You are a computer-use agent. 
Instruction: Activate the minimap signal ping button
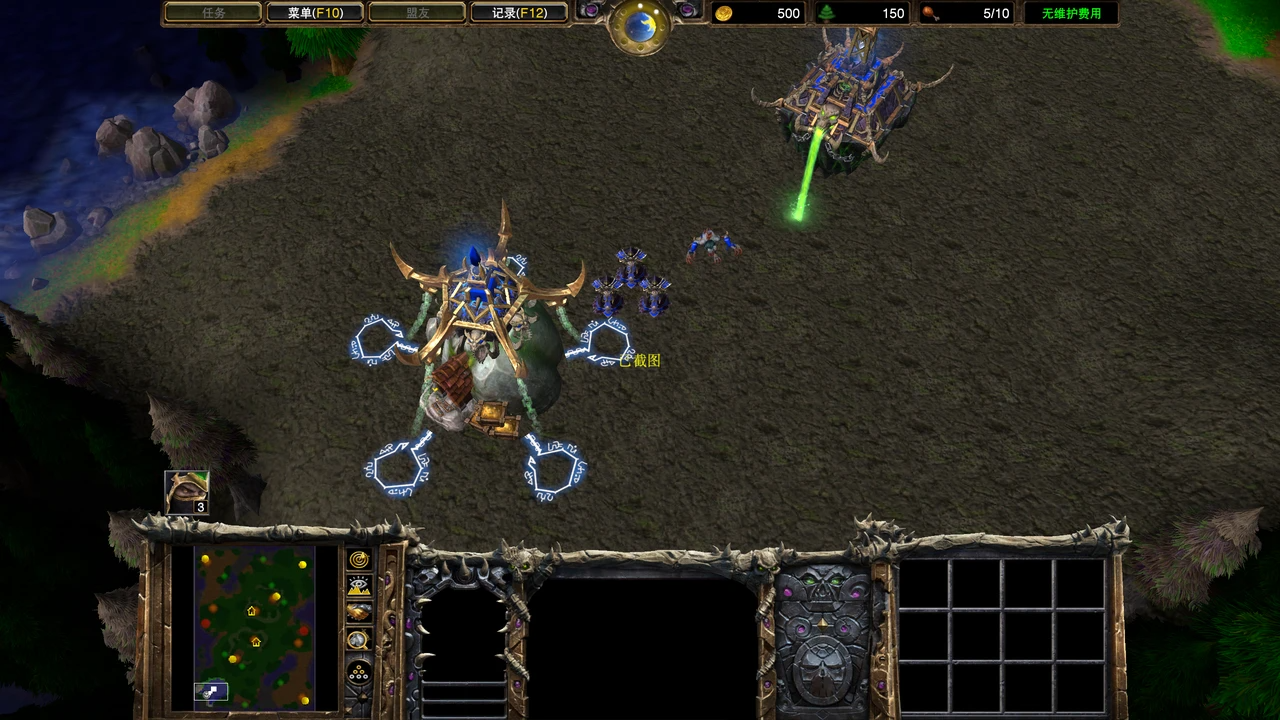point(358,559)
